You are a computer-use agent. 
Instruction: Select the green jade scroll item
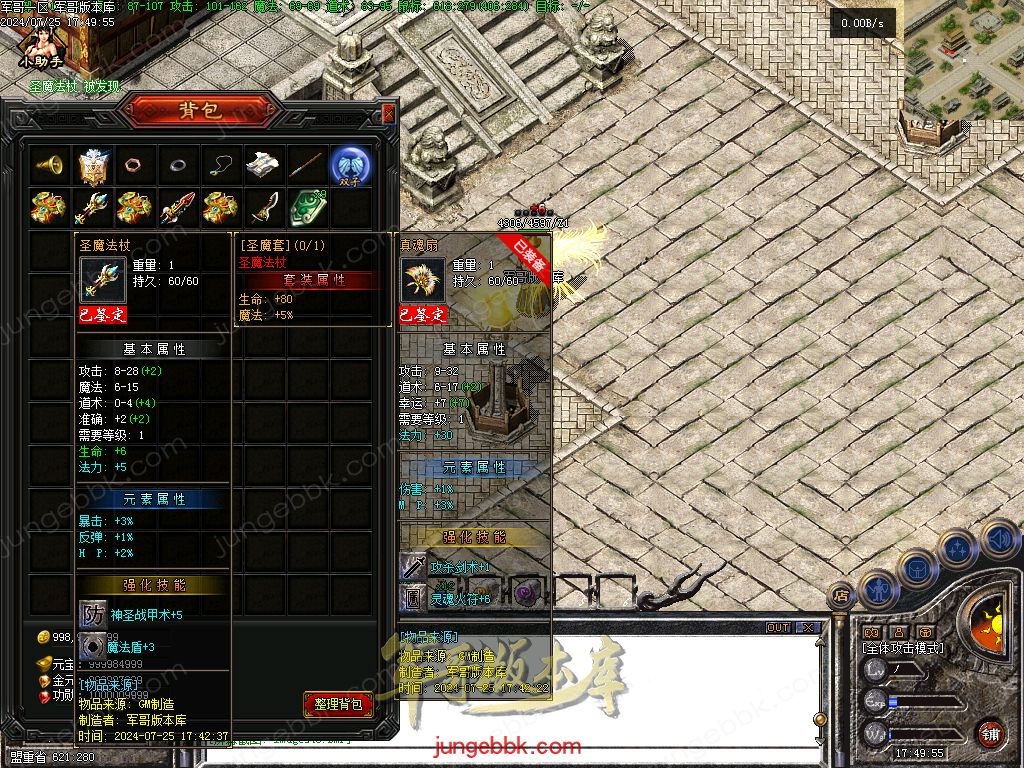click(307, 208)
